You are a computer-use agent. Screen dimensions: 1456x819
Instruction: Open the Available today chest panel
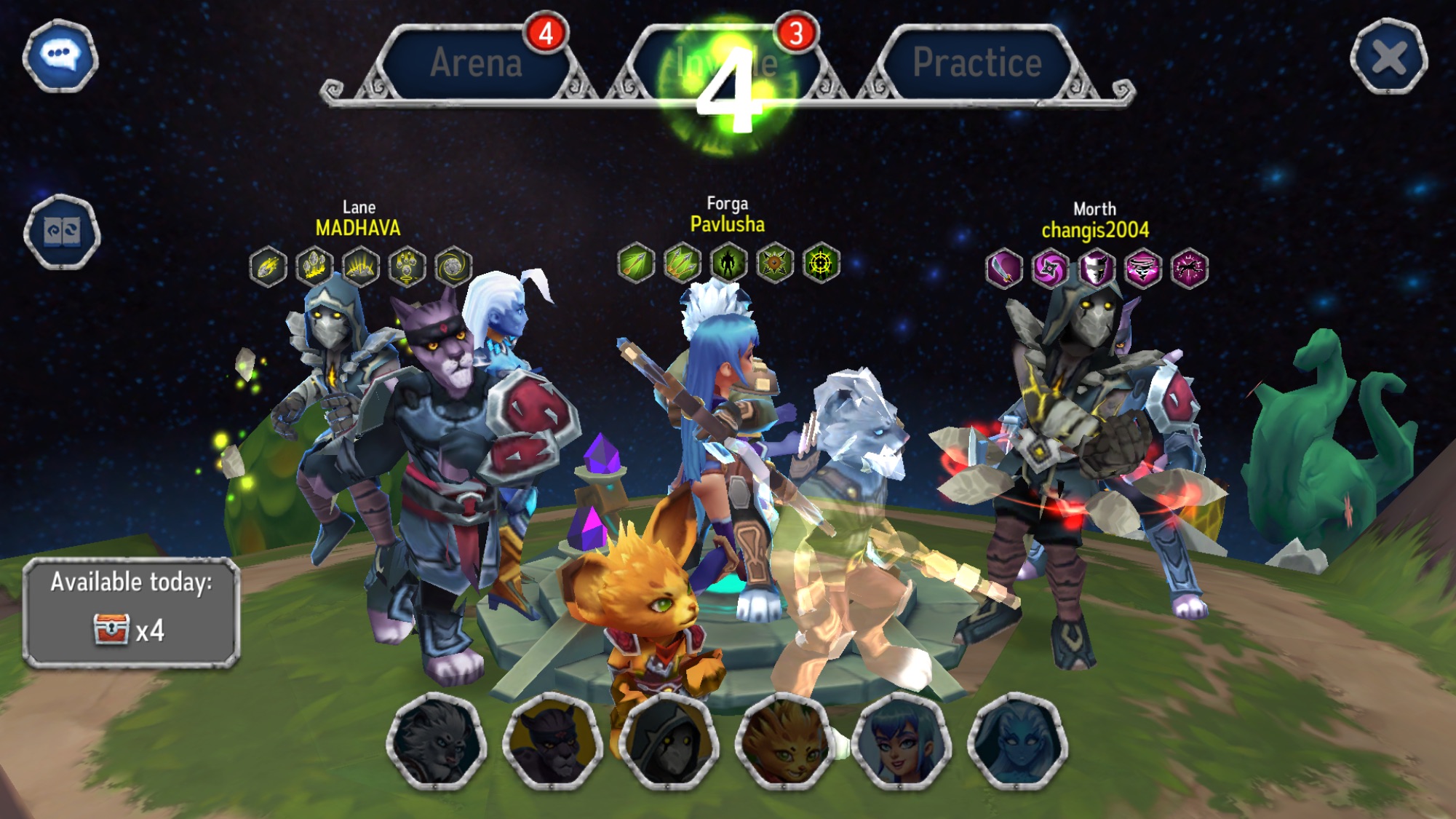[131, 612]
